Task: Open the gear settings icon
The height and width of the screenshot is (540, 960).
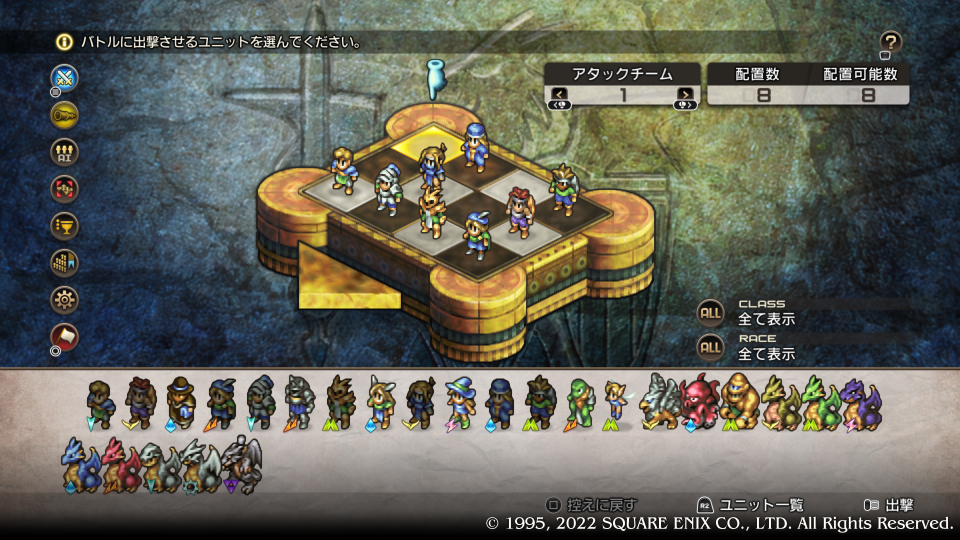Action: coord(65,298)
